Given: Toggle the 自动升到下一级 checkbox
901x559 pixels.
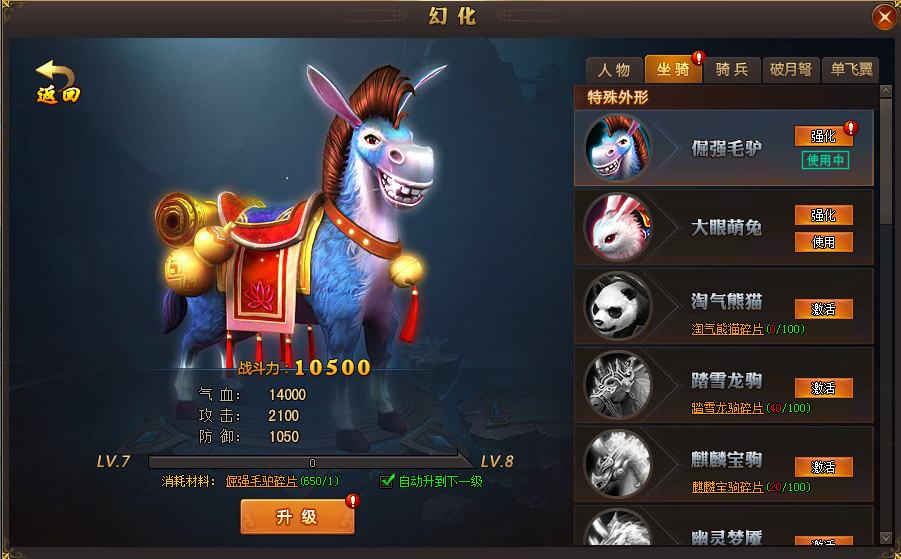Looking at the screenshot, I should click(x=388, y=481).
